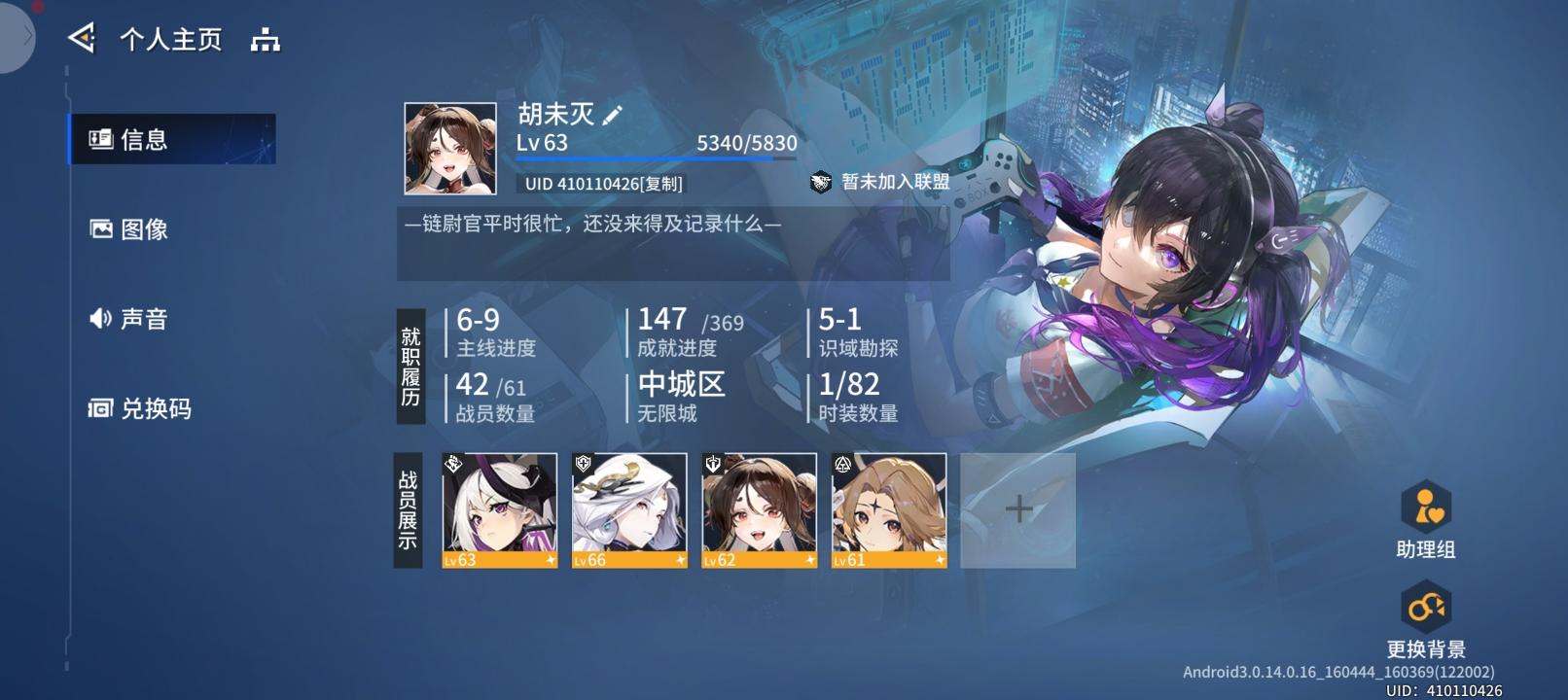Click the pencil icon to edit name 胡未灭
Screen dimensions: 1568x700
(x=611, y=114)
